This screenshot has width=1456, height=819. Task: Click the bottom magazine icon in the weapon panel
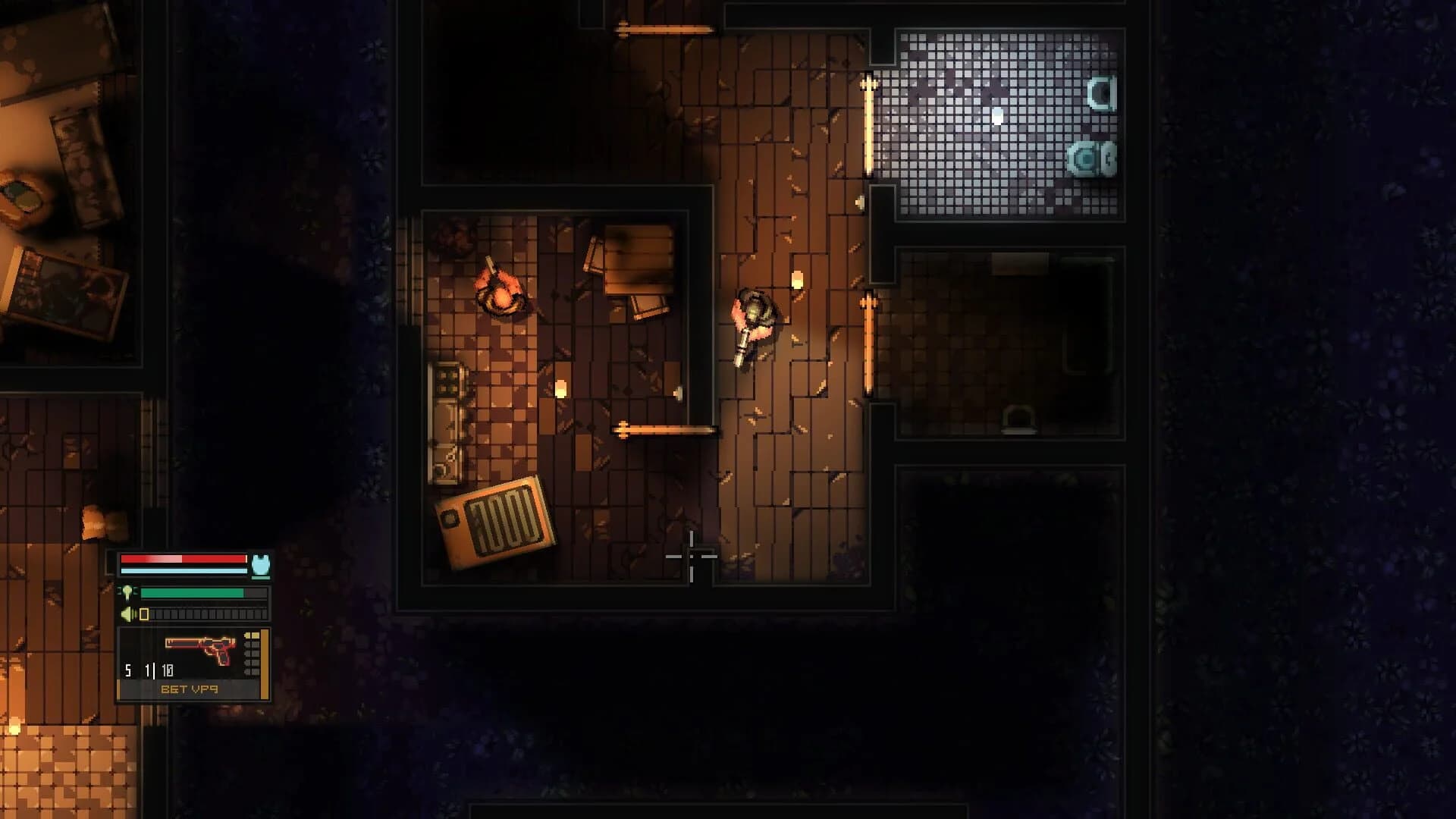(x=252, y=670)
